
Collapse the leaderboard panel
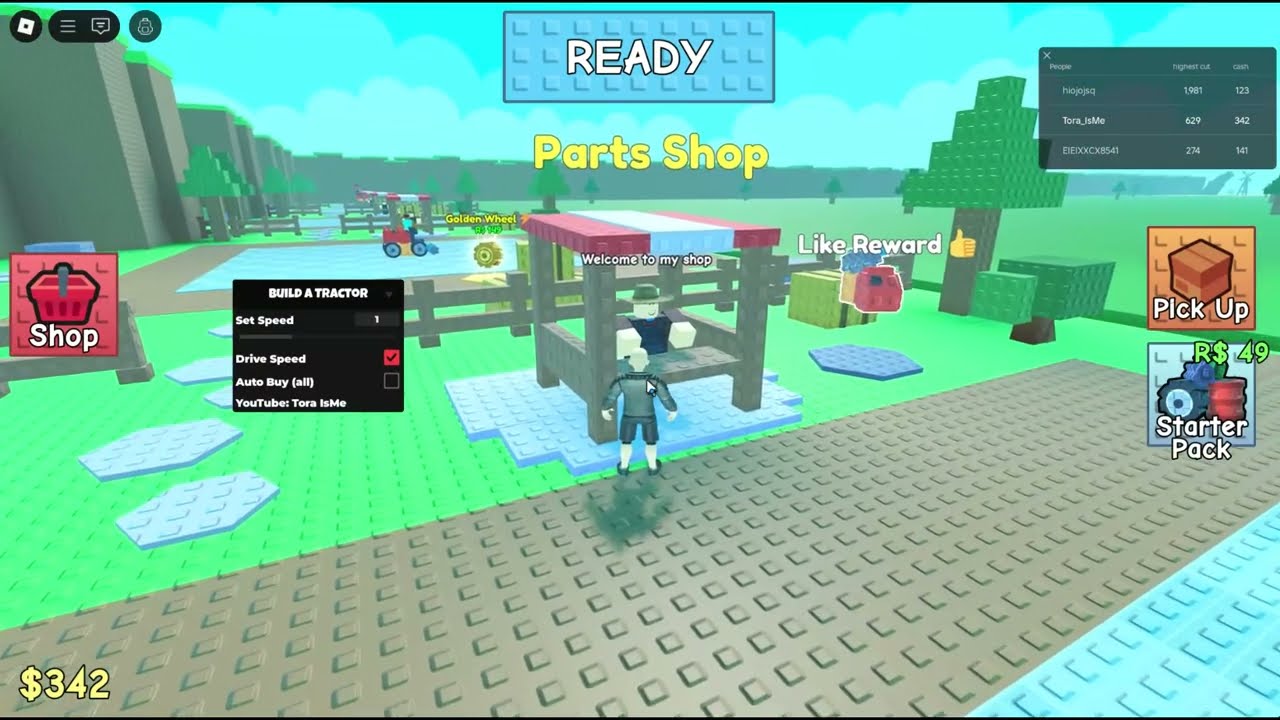pos(1047,55)
